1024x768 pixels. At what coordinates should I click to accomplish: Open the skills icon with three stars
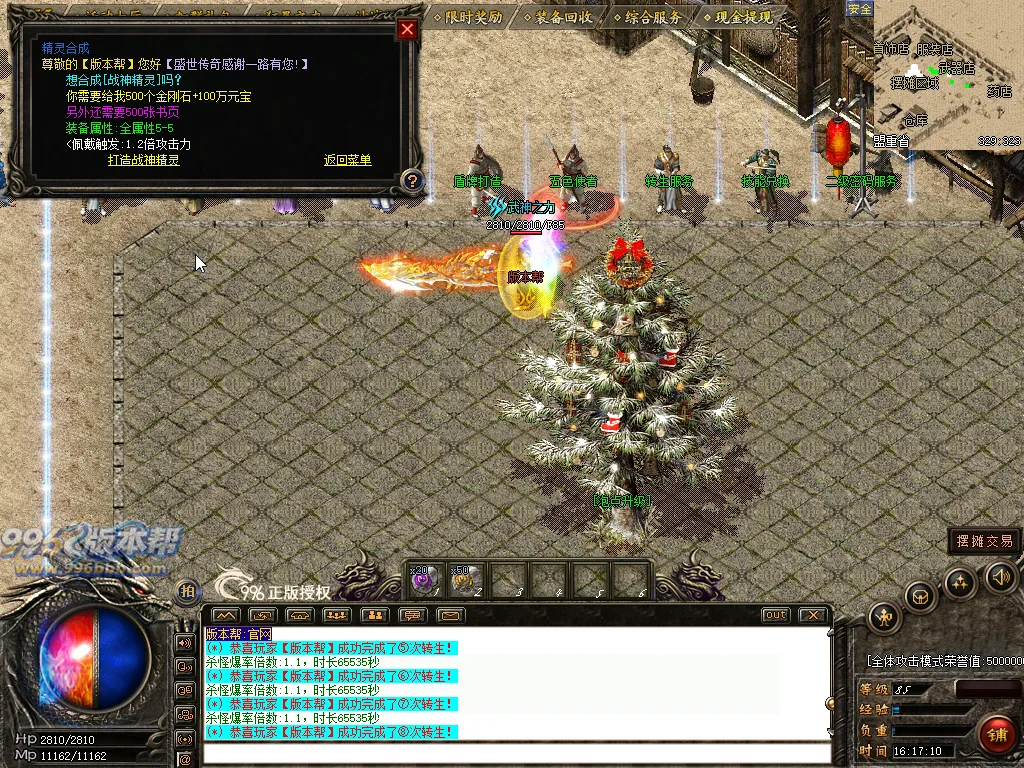[960, 582]
